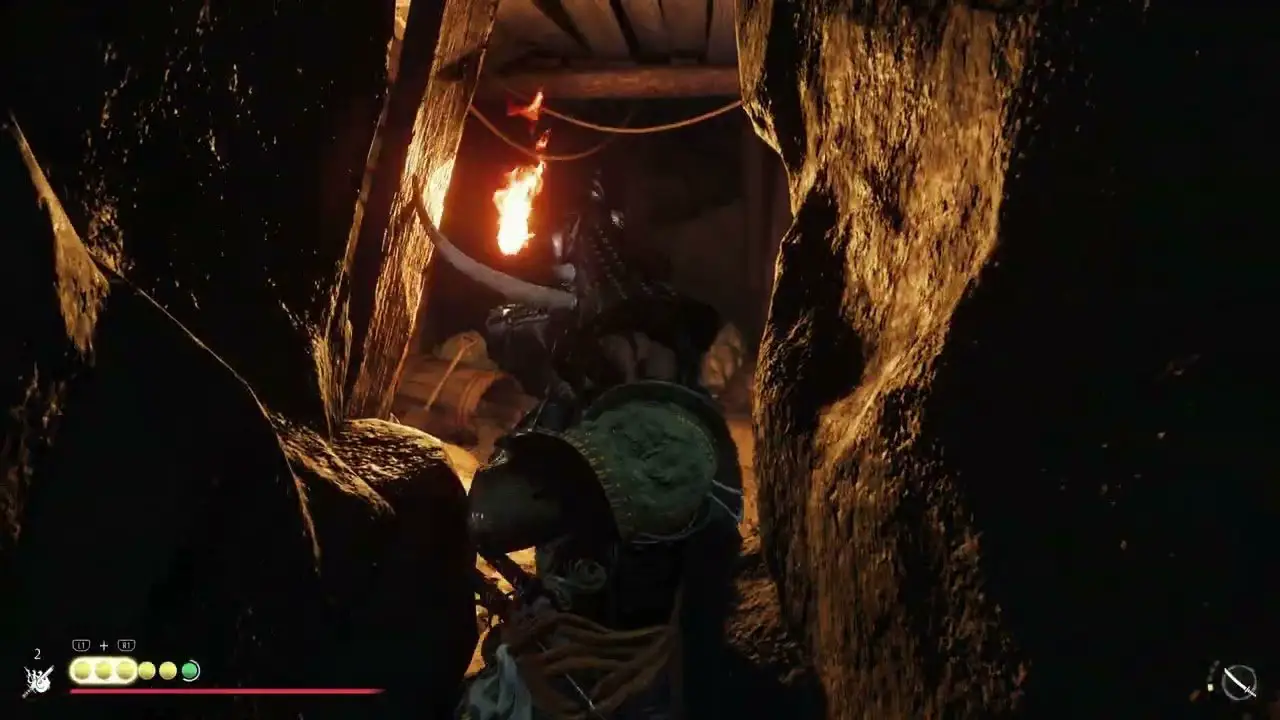Click the circled katana weapon icon

(1239, 681)
